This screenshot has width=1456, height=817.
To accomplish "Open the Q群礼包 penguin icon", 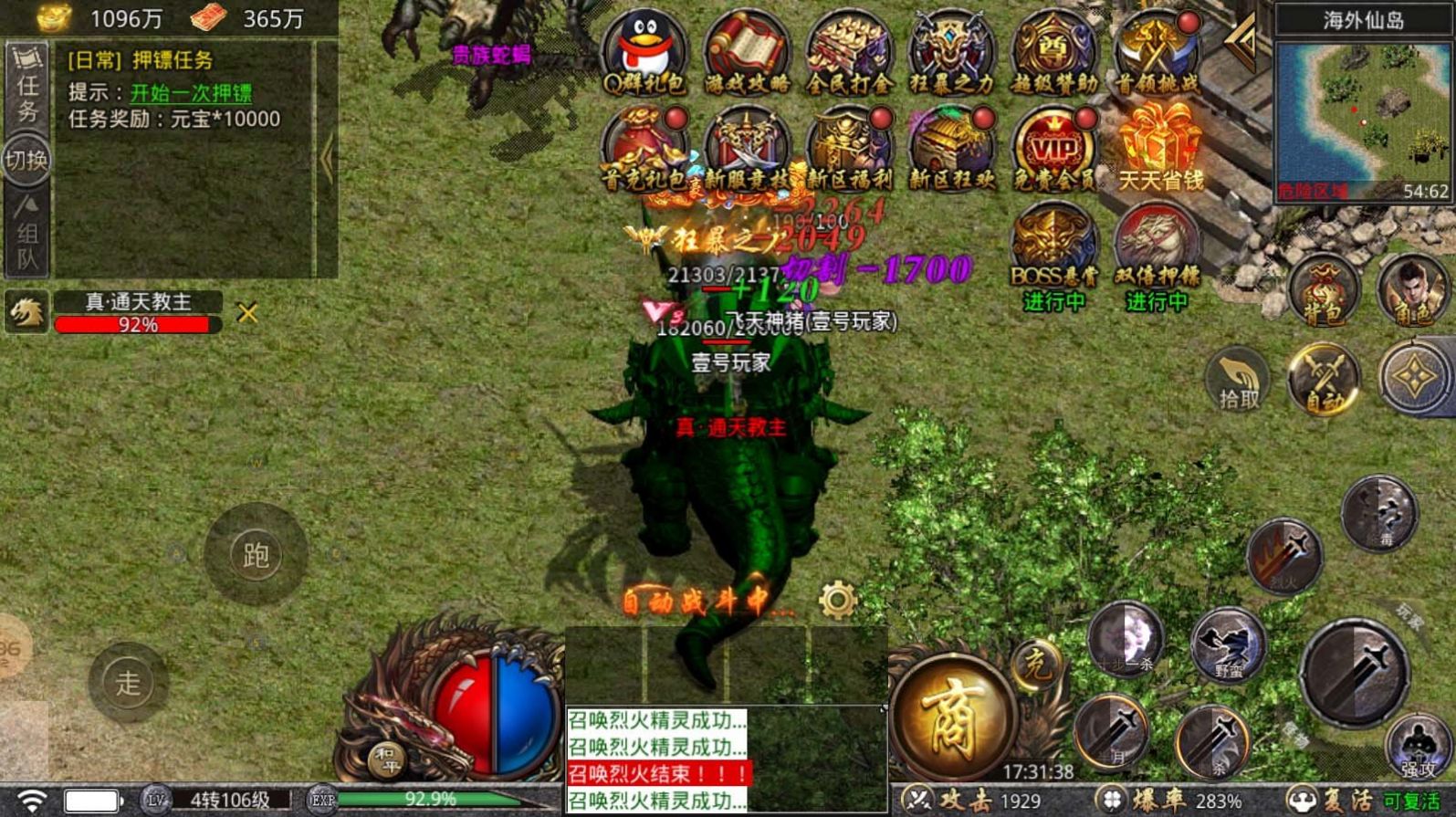I will (x=644, y=51).
